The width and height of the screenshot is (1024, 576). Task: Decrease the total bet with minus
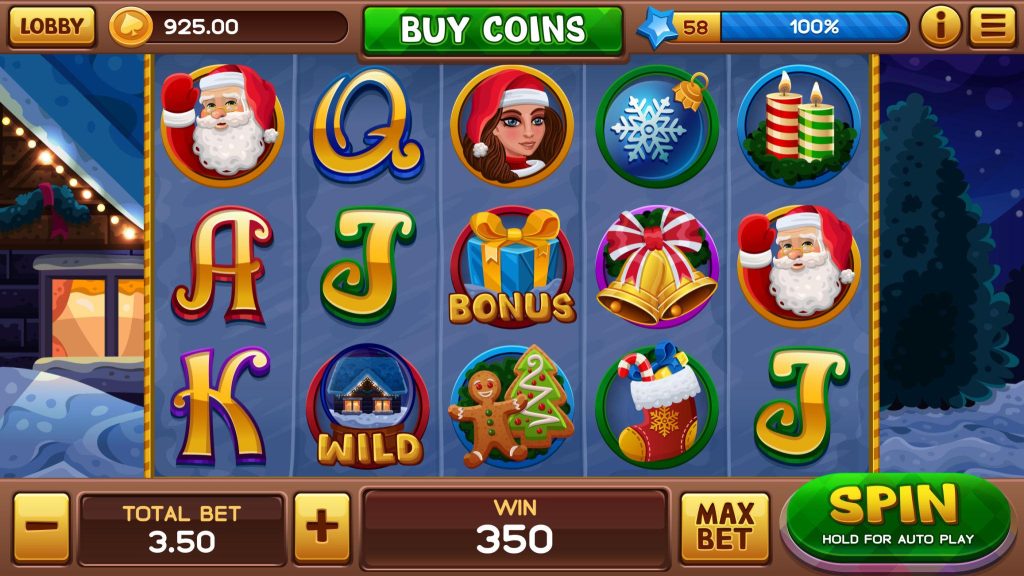pos(41,527)
